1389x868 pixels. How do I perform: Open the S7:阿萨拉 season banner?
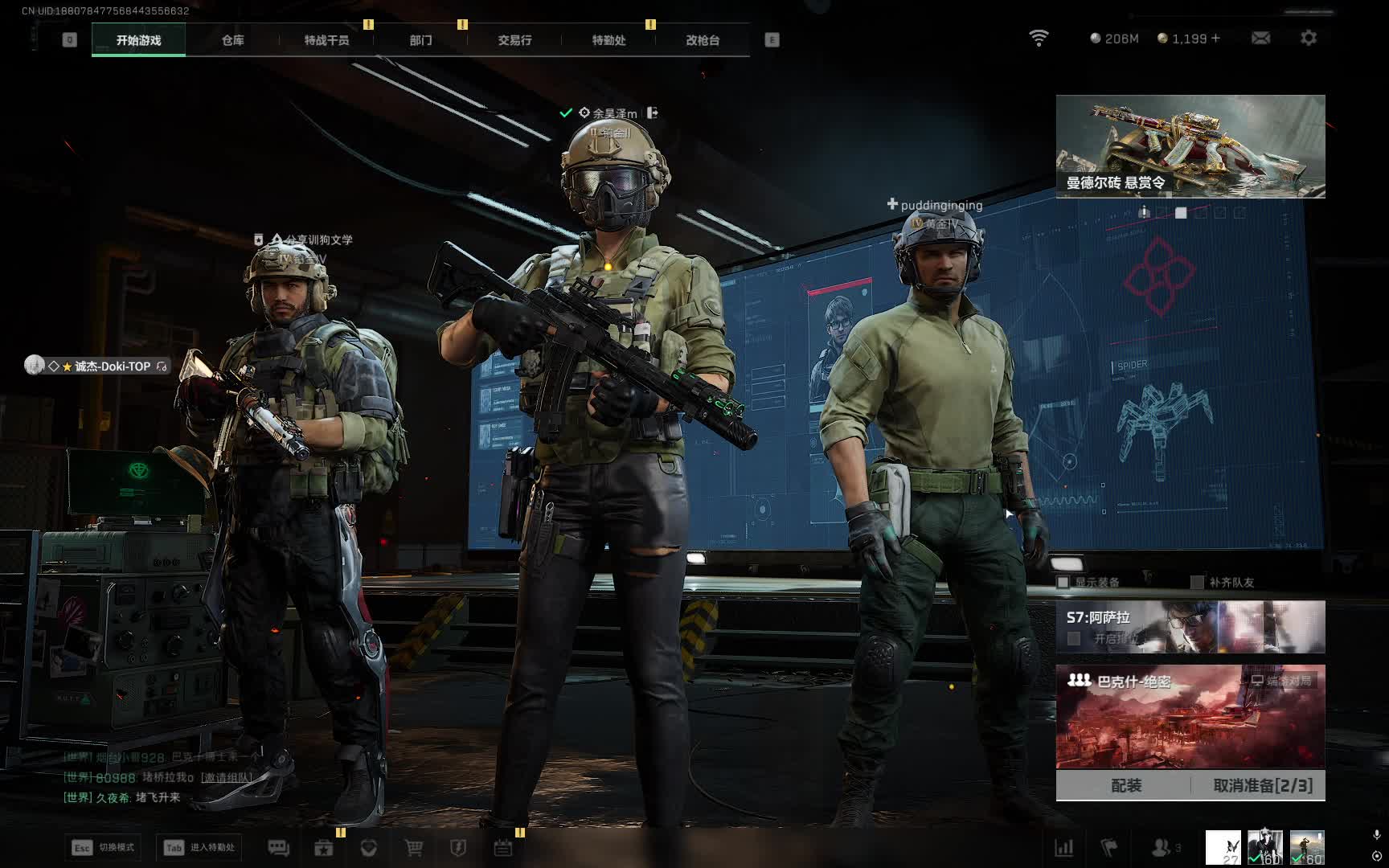point(1190,627)
